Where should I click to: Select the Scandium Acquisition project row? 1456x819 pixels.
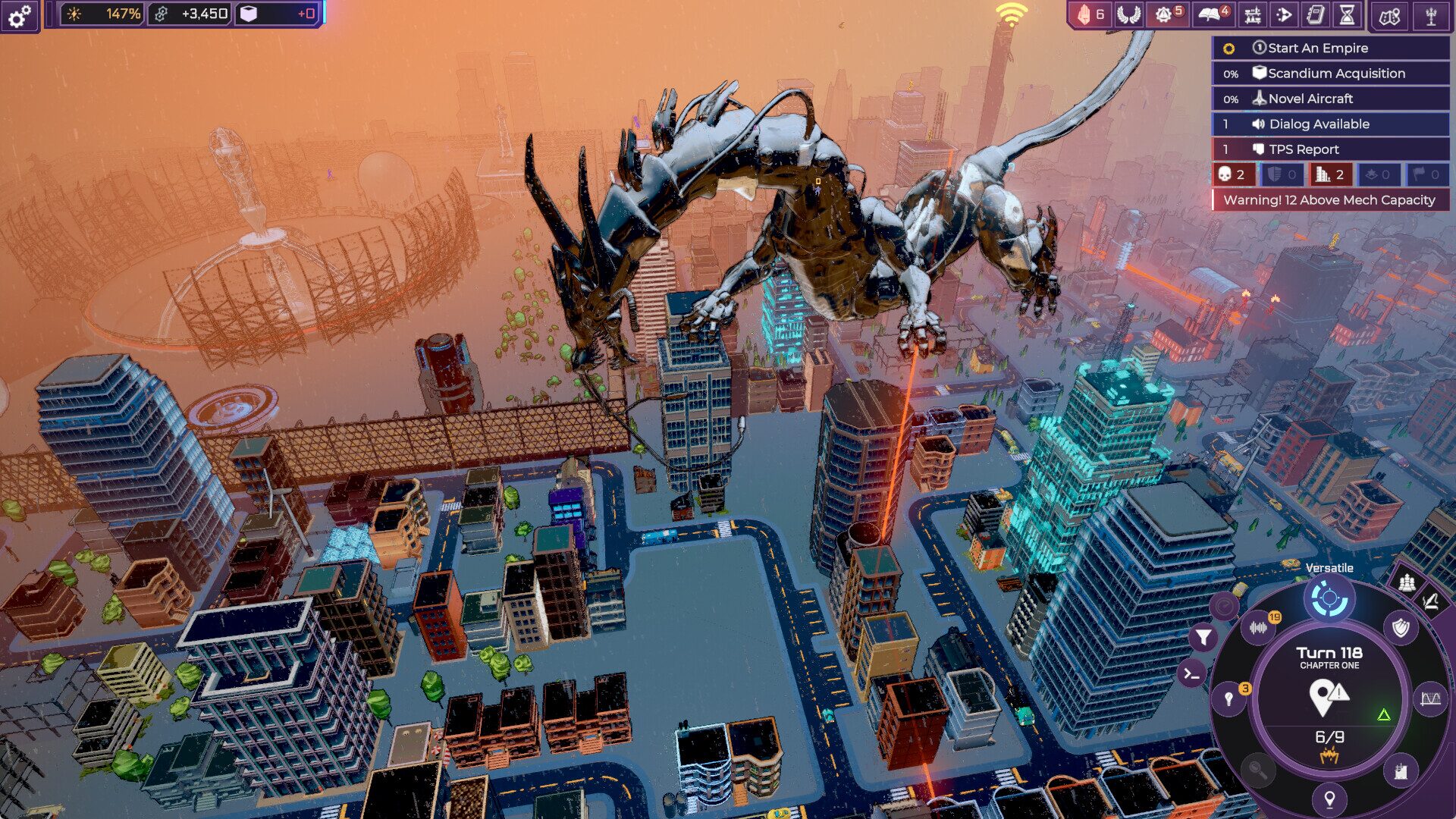tap(1330, 74)
